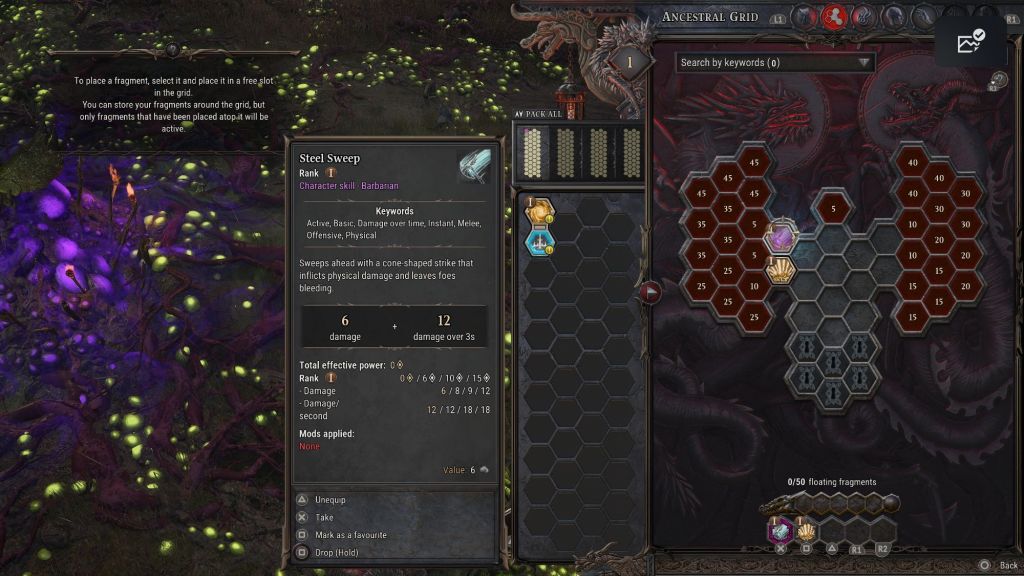Open the question mark help icon
The image size is (1024, 576).
point(997,81)
